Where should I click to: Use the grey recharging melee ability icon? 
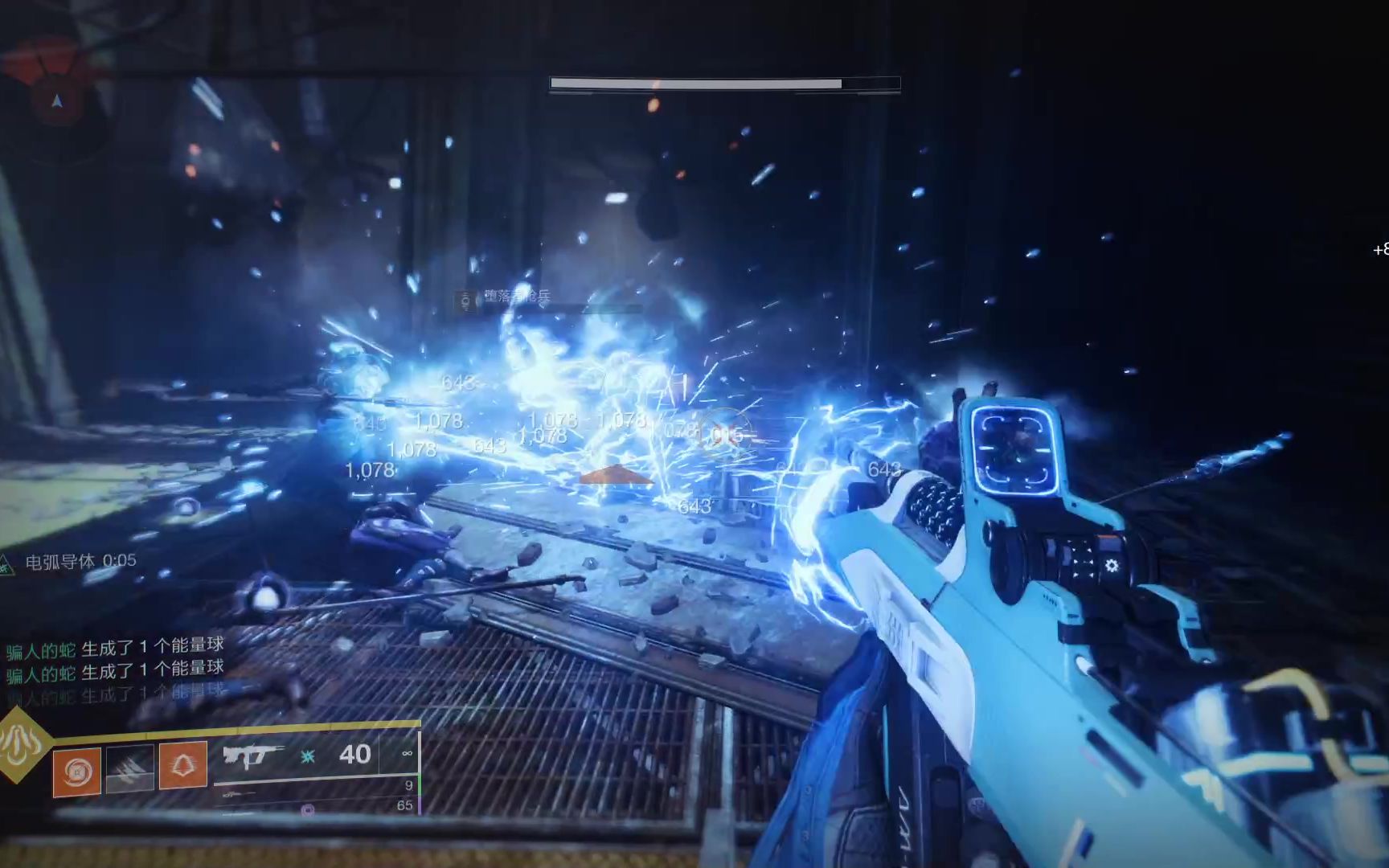129,769
